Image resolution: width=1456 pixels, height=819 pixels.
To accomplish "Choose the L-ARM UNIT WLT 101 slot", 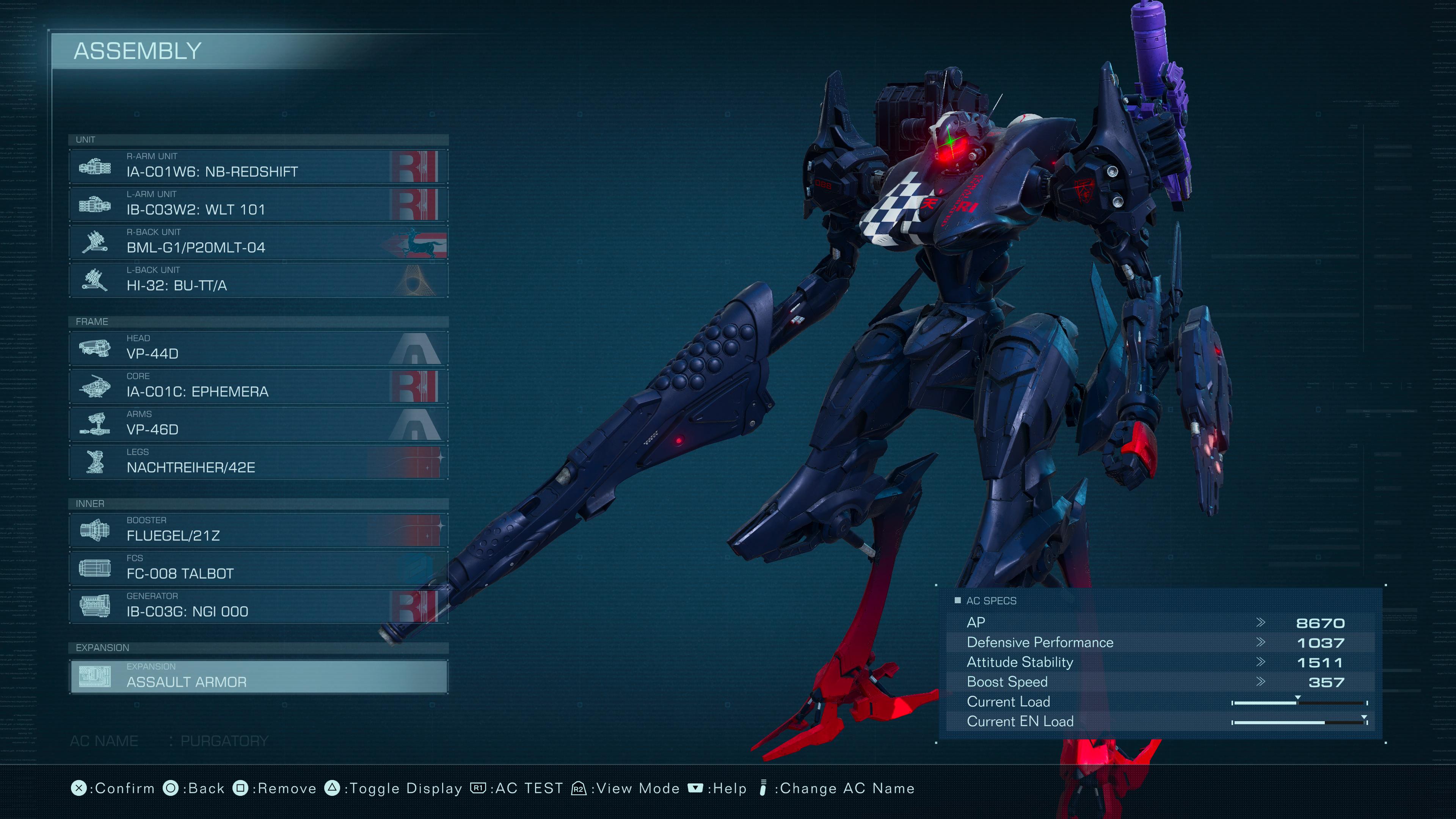I will pyautogui.click(x=258, y=204).
